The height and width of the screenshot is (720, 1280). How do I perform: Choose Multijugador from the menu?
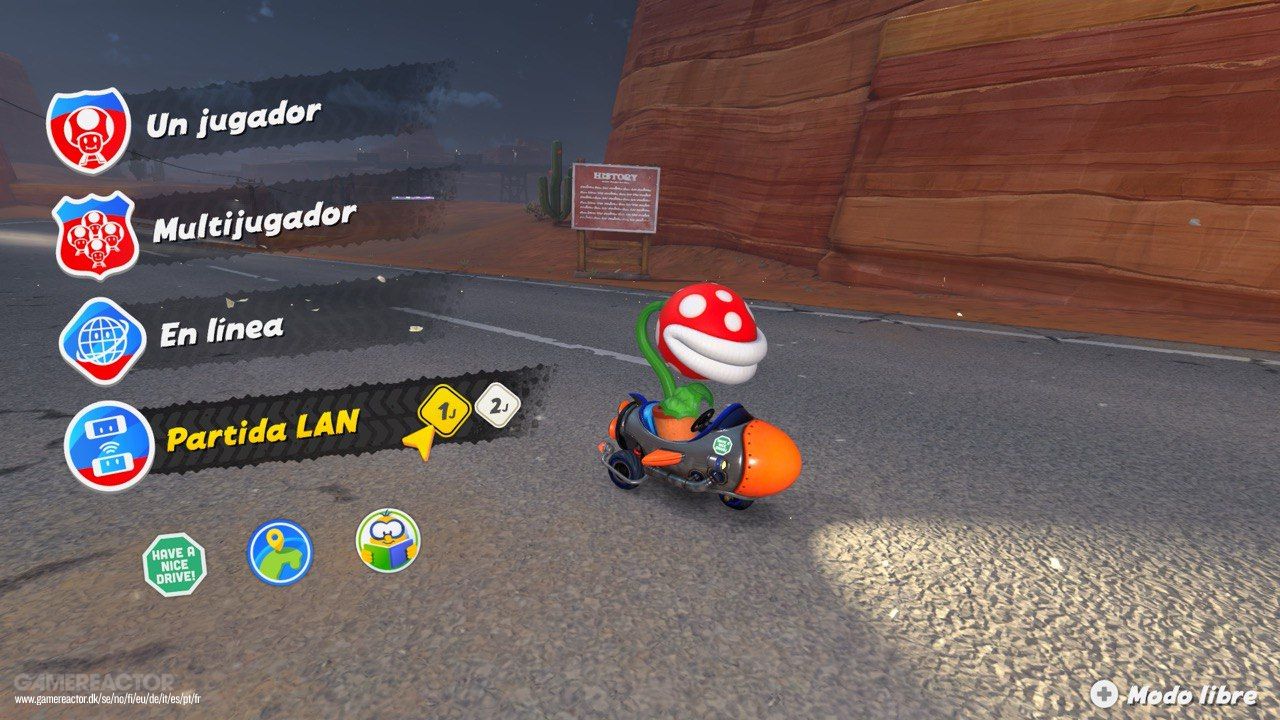(x=253, y=220)
